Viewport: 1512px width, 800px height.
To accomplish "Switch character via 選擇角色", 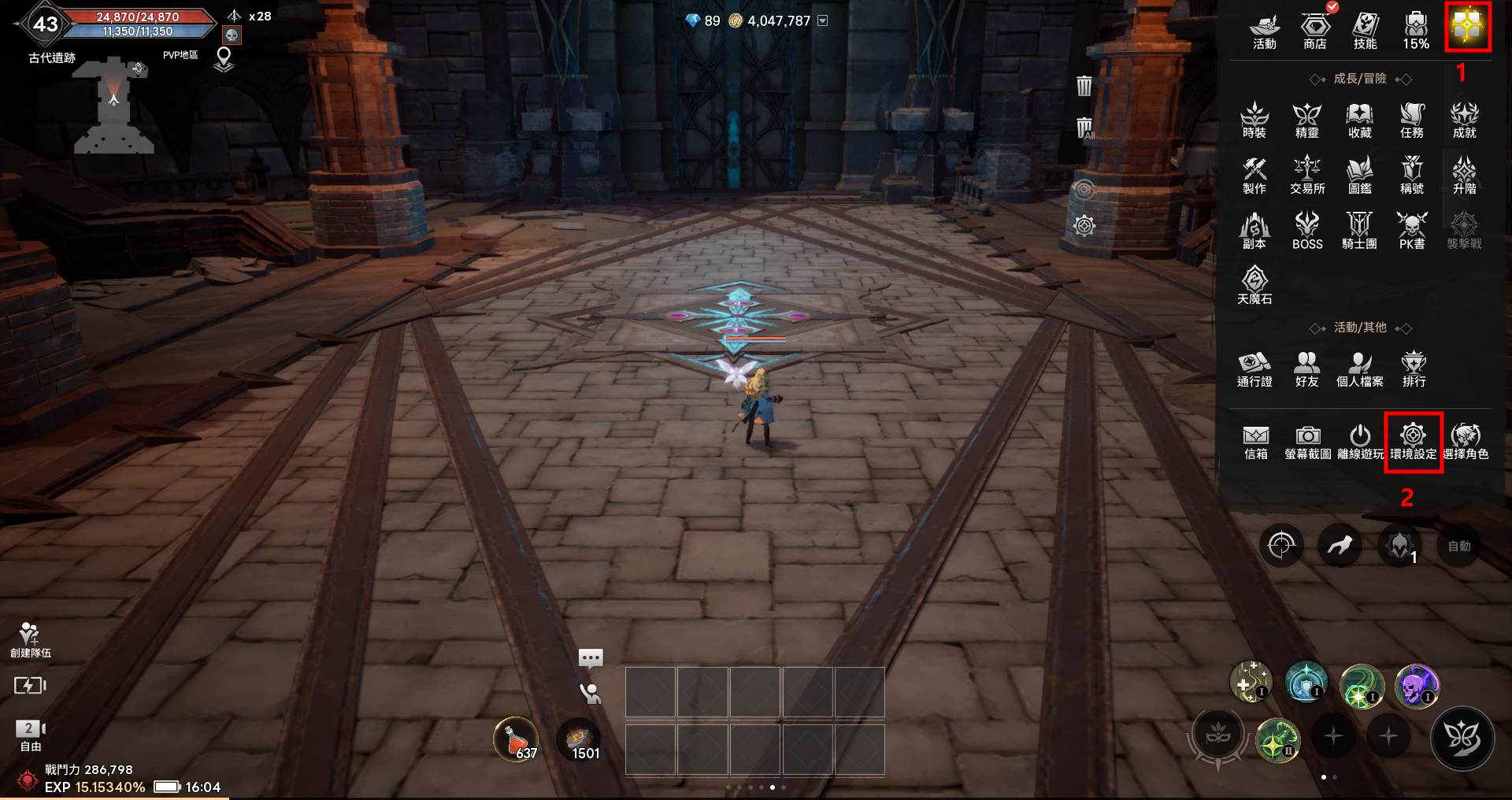I will [x=1466, y=442].
